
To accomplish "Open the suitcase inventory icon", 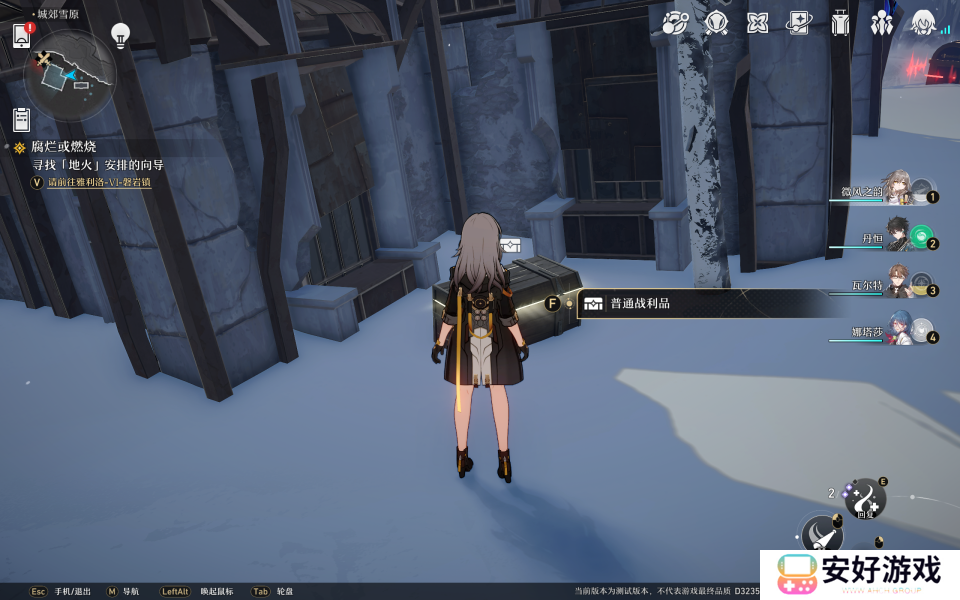I will click(840, 23).
